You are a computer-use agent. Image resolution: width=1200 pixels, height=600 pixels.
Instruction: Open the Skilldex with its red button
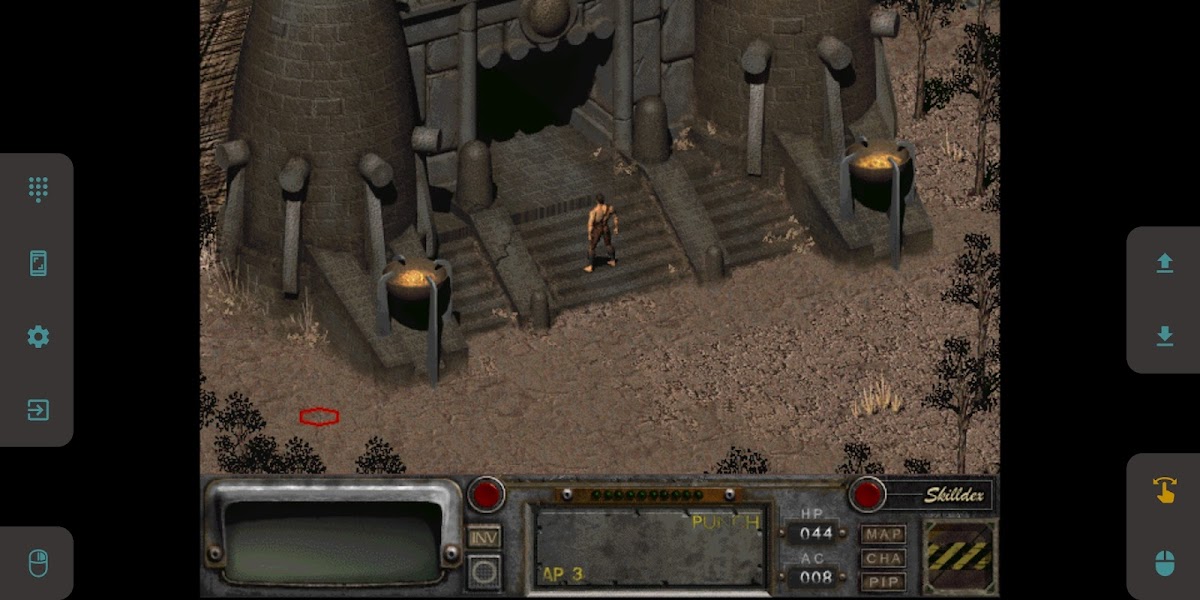(867, 494)
